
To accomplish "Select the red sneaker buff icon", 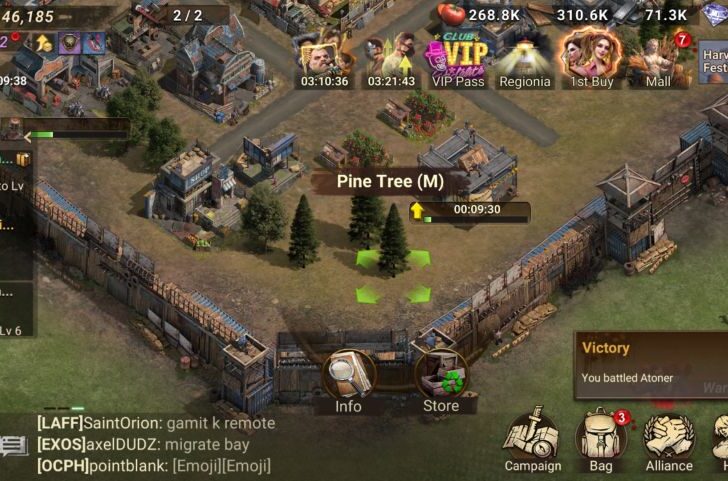I will pos(94,42).
